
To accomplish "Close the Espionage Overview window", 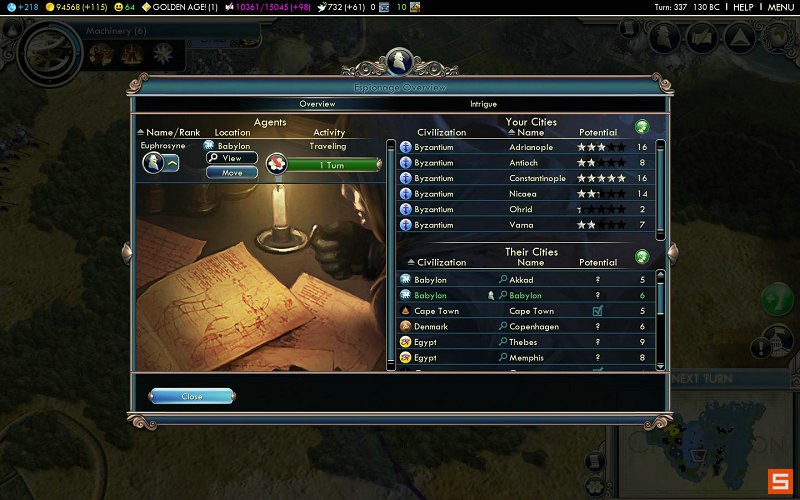I will (x=192, y=396).
